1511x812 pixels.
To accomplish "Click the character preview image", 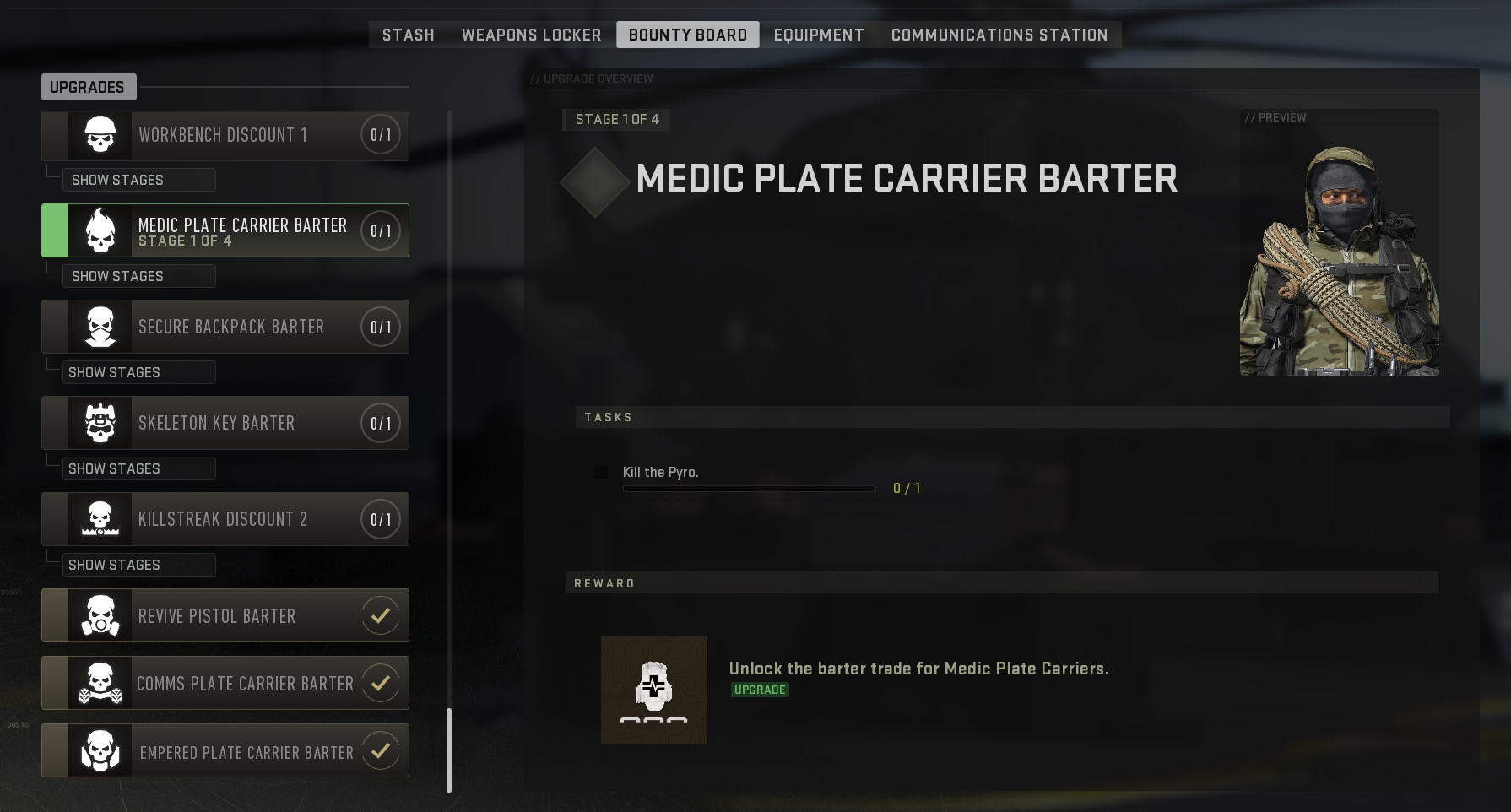I will pyautogui.click(x=1339, y=245).
